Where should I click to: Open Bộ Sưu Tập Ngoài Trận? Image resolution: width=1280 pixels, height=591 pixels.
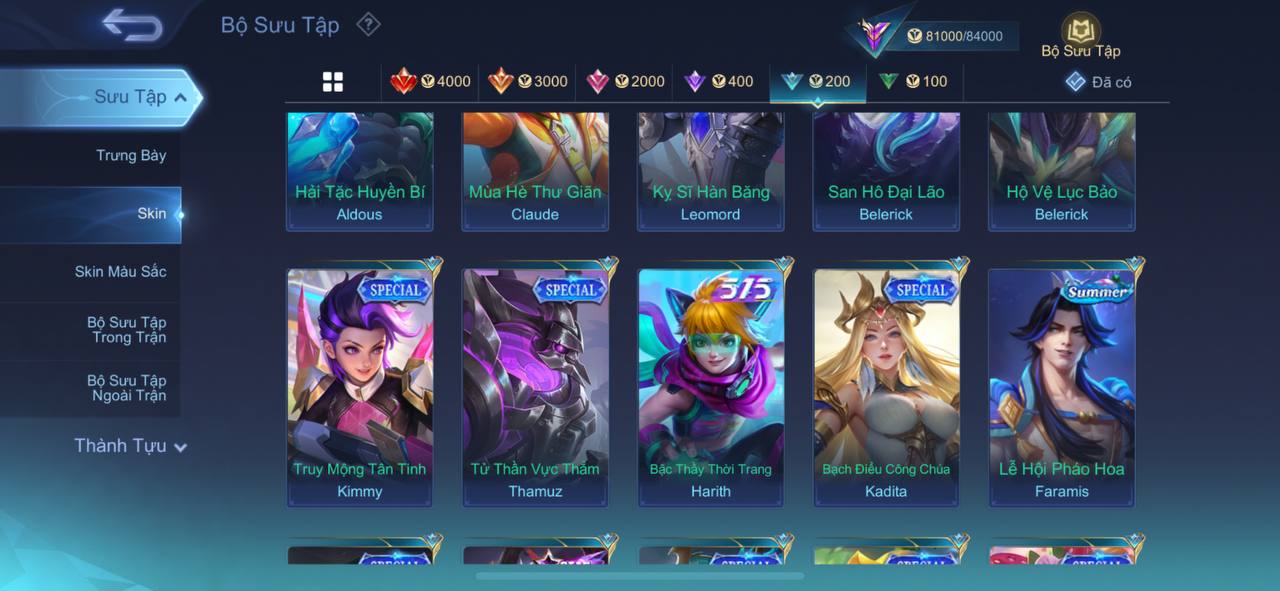[x=126, y=388]
